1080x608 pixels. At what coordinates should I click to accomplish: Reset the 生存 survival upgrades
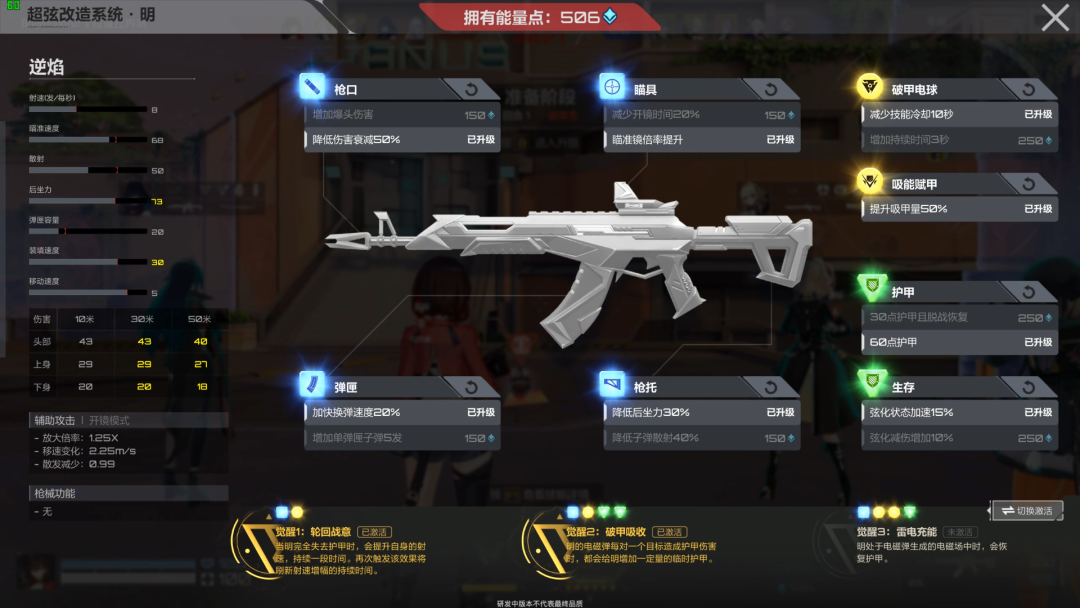1029,387
